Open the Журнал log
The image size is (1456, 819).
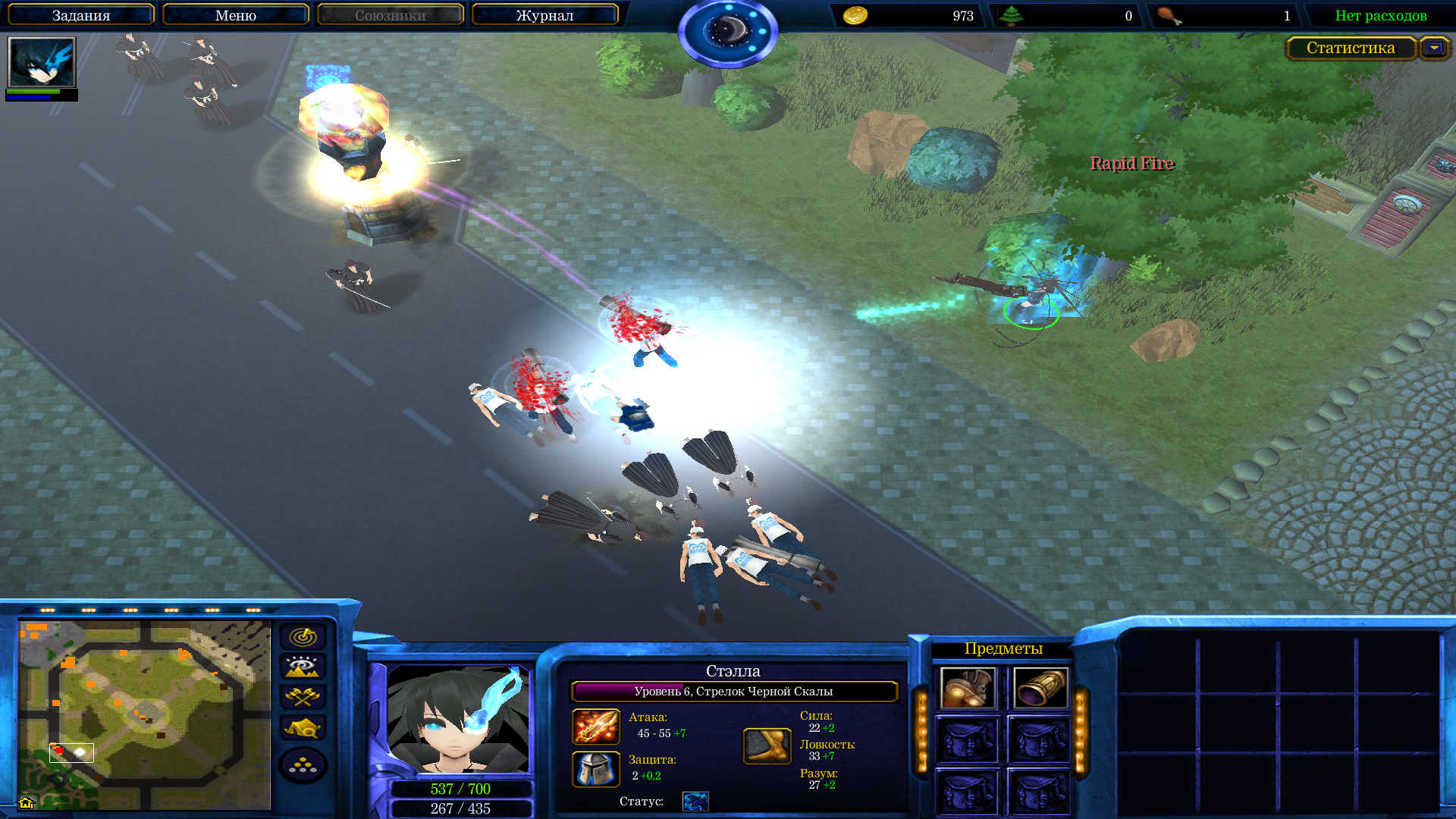click(544, 15)
